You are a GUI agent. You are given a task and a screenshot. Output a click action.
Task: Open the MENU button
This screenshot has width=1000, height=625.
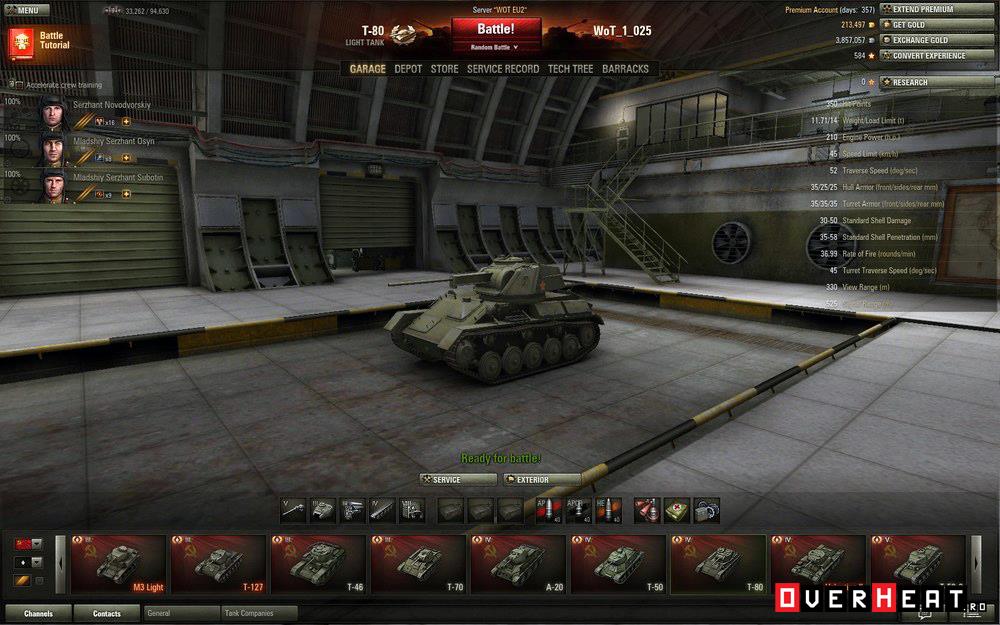pyautogui.click(x=26, y=10)
